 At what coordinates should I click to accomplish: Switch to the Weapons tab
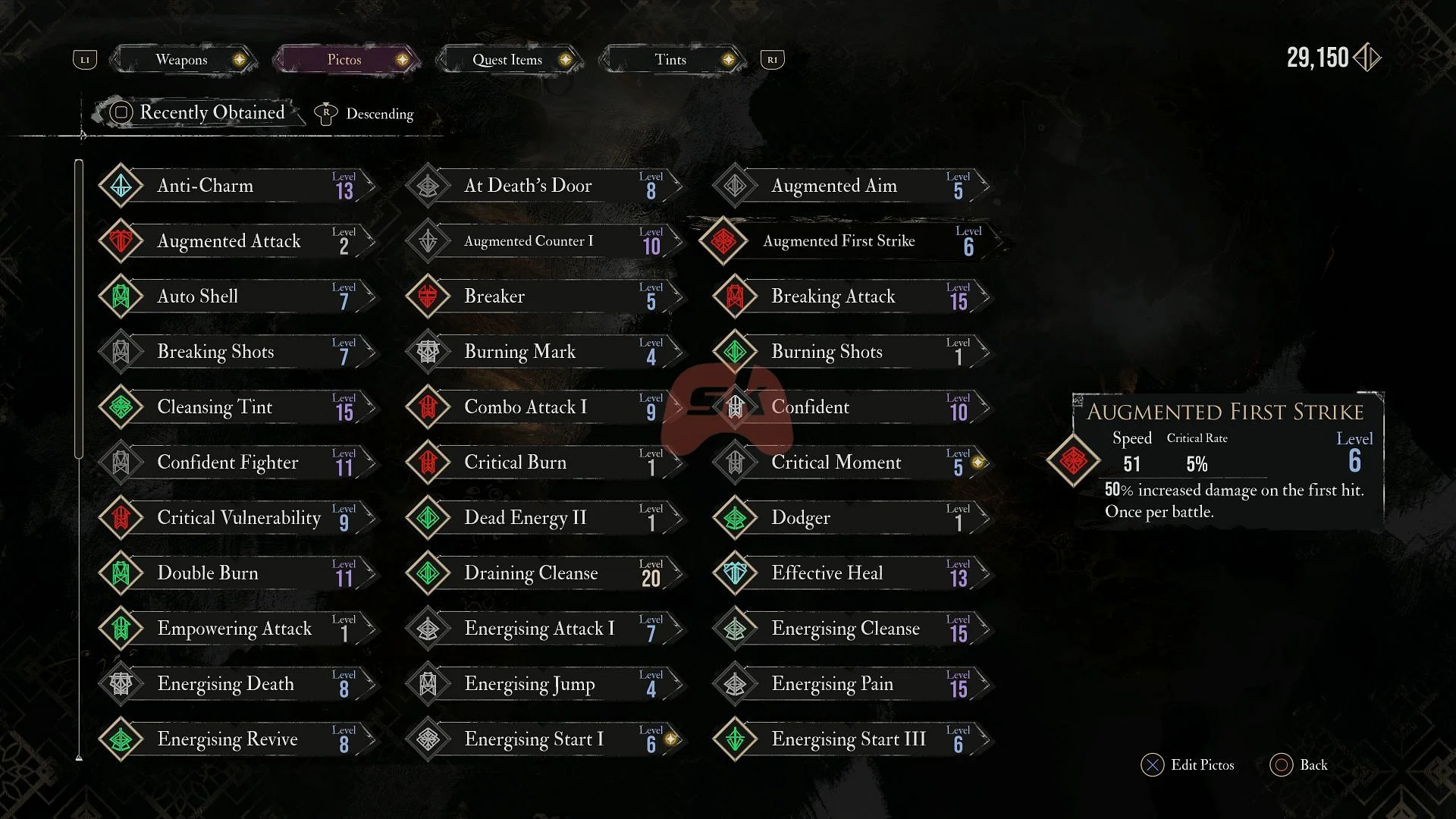click(182, 60)
